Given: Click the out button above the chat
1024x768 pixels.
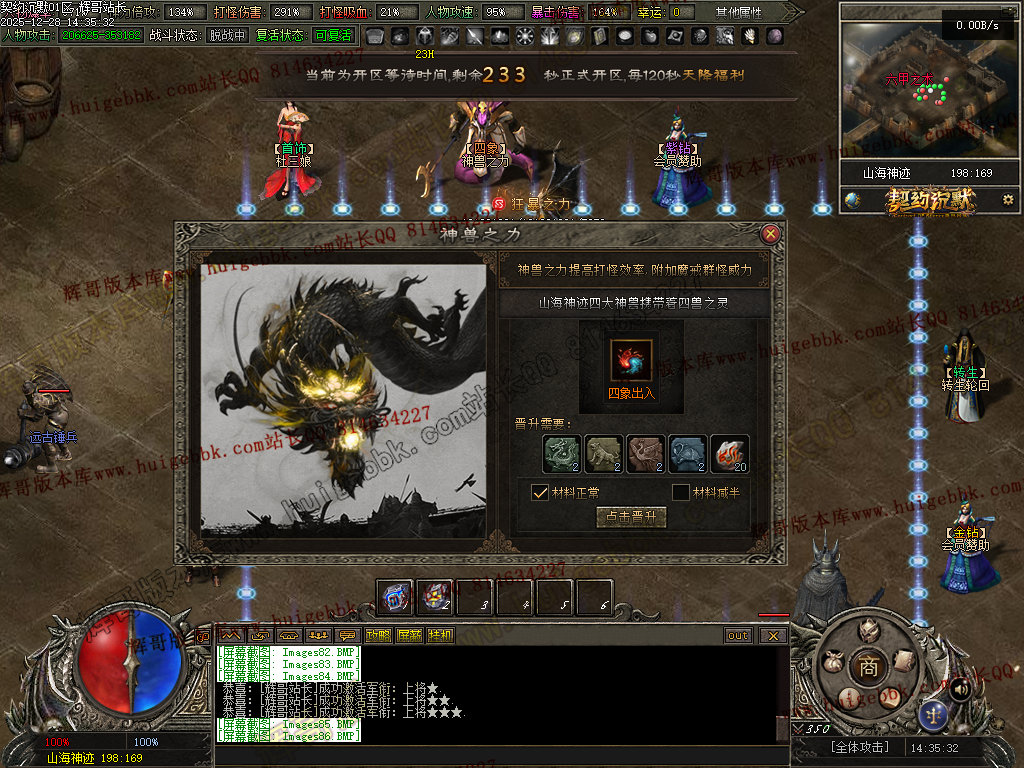Looking at the screenshot, I should pos(738,636).
